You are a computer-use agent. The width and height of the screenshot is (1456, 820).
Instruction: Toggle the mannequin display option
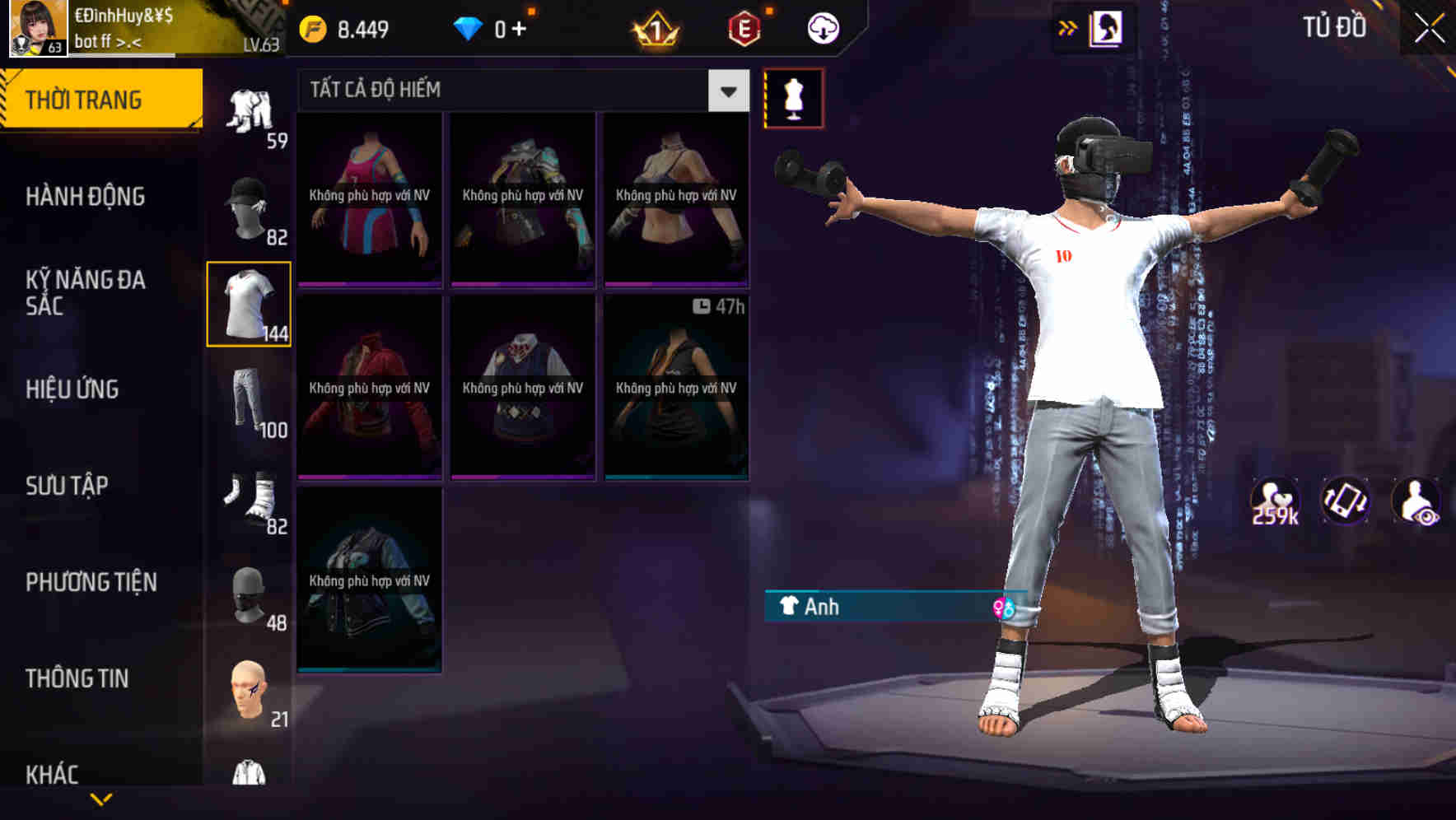(x=794, y=98)
